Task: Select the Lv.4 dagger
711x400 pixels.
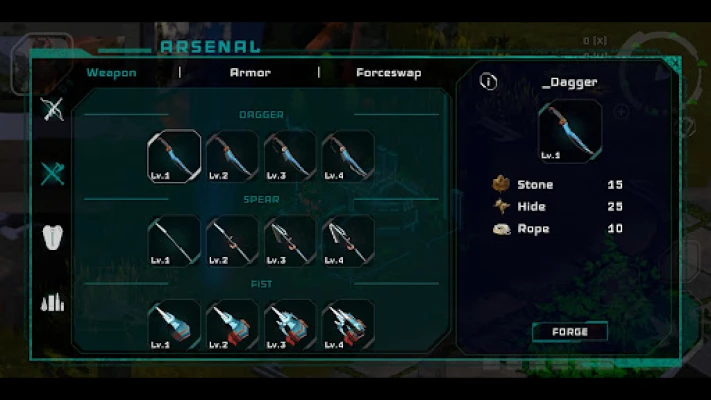Action: 348,156
